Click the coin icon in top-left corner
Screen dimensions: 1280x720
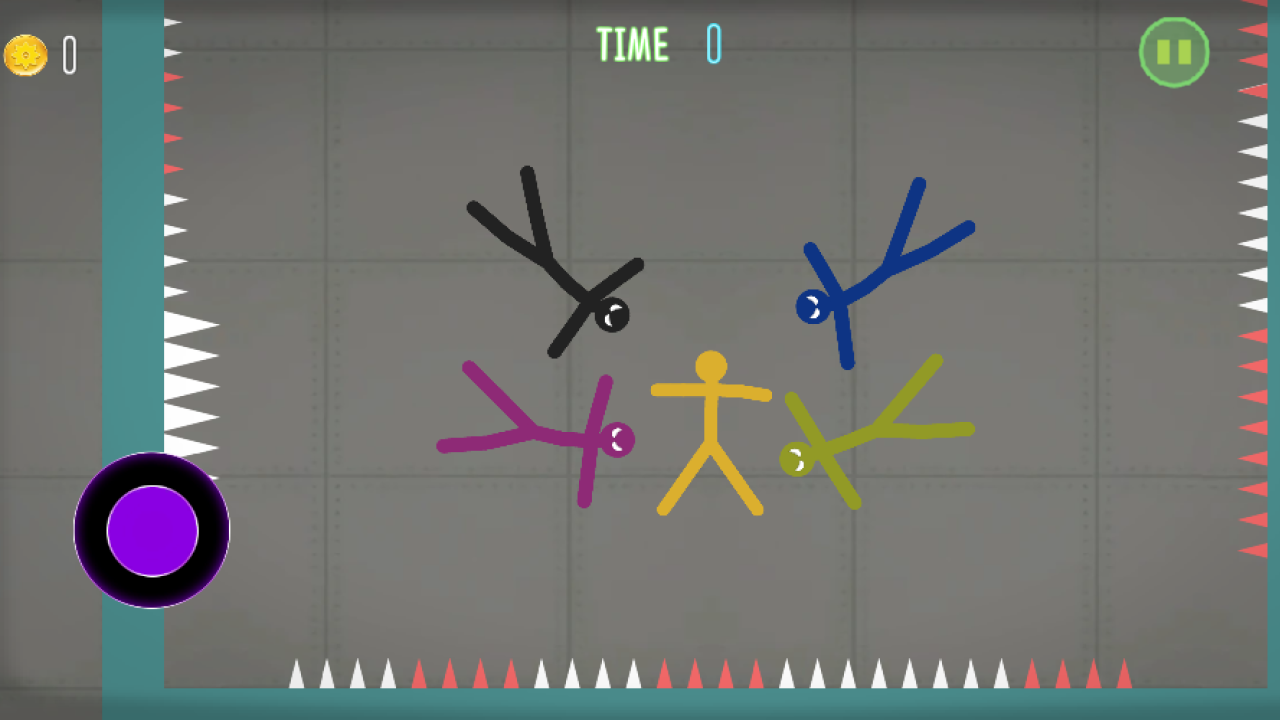coord(26,56)
